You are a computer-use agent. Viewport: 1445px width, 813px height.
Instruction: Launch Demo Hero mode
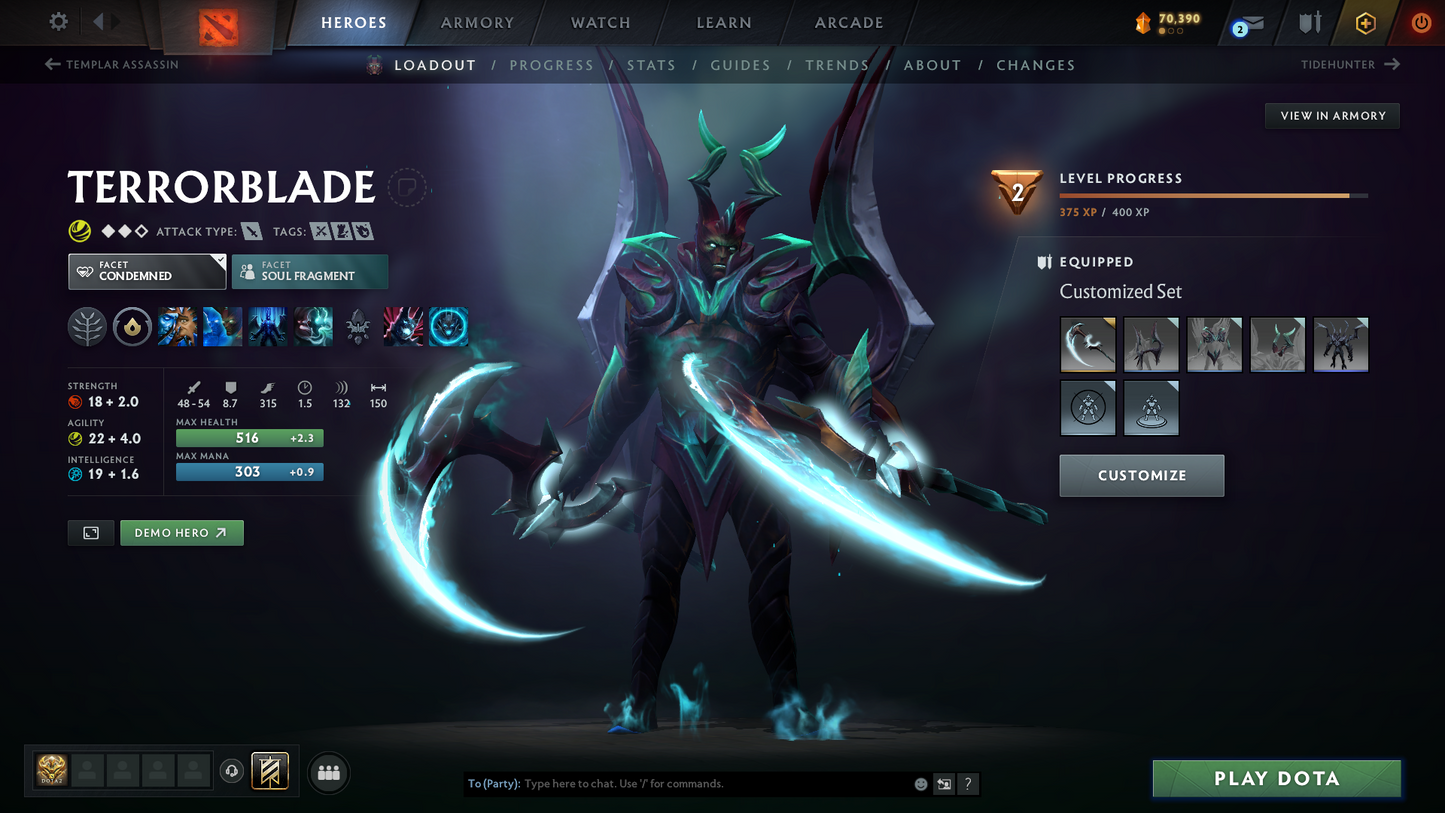[x=181, y=533]
